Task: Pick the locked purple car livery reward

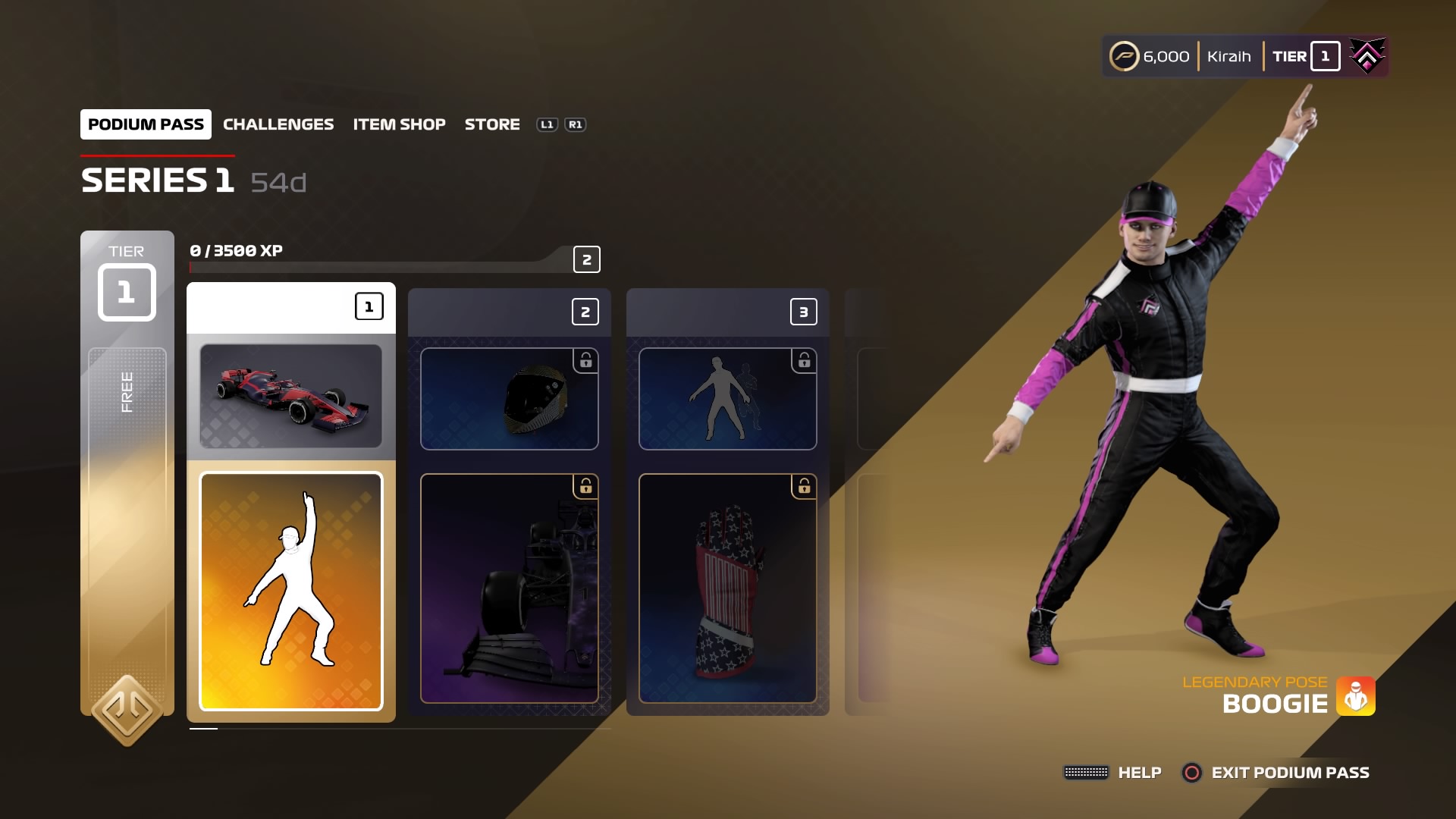Action: (509, 588)
